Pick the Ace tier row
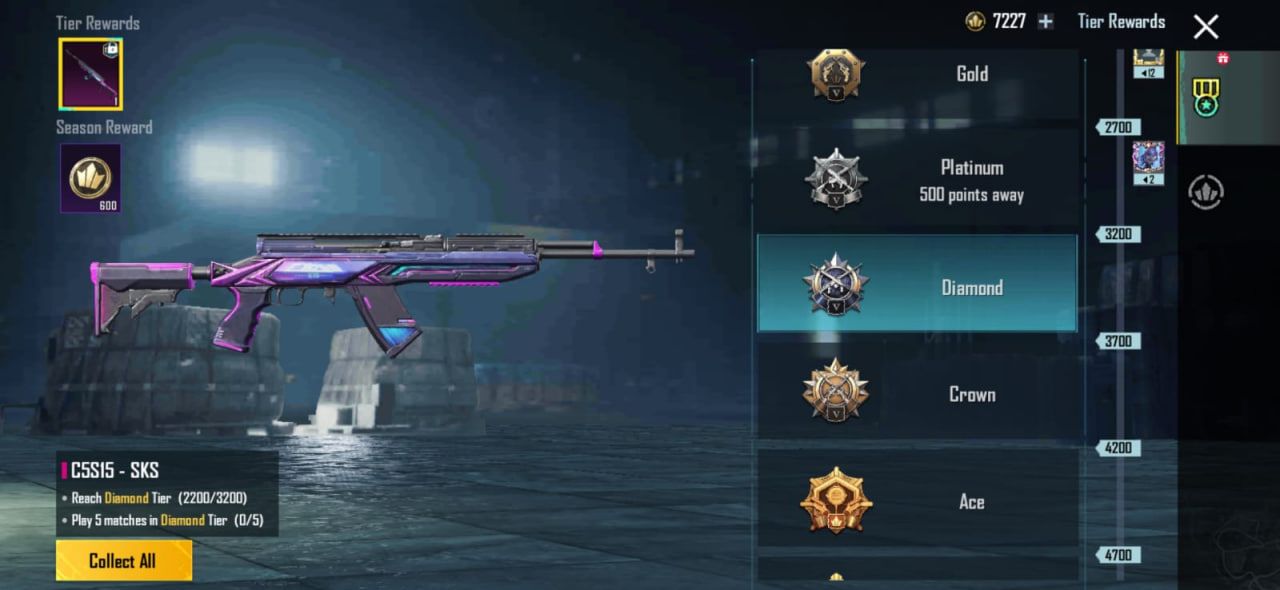The width and height of the screenshot is (1280, 590). (917, 500)
